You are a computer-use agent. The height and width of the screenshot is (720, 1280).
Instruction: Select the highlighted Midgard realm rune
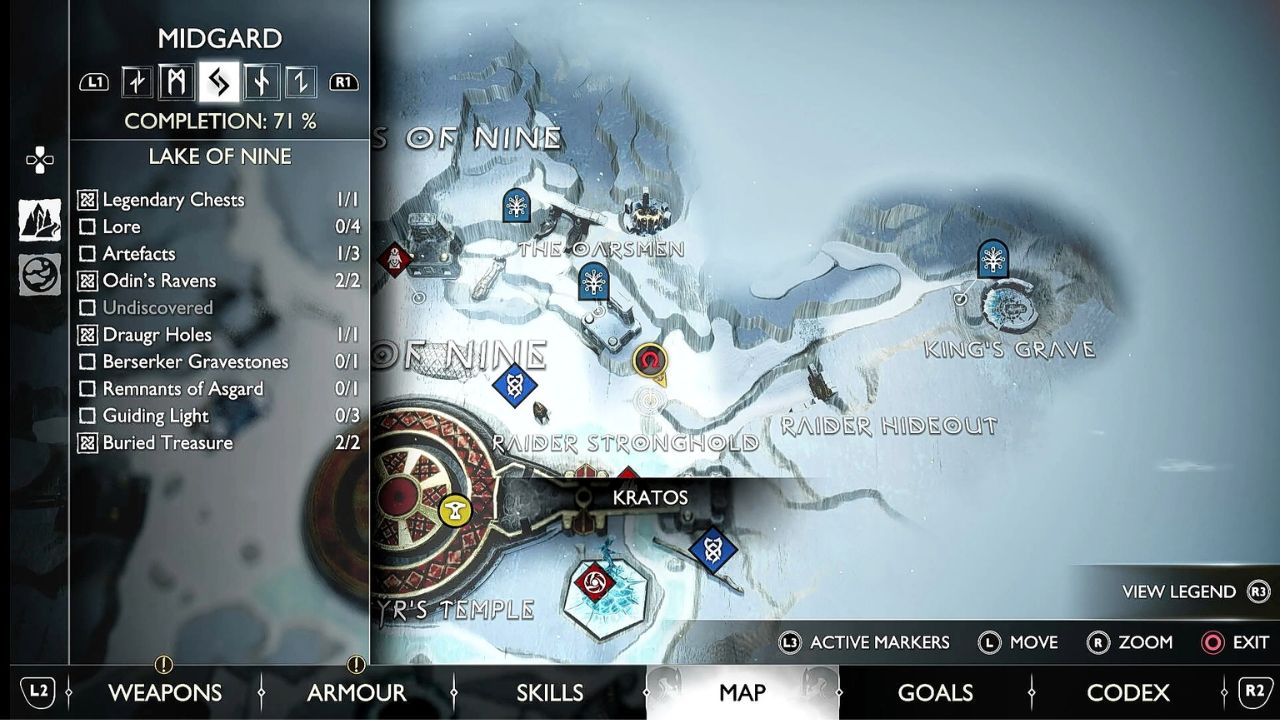click(219, 82)
